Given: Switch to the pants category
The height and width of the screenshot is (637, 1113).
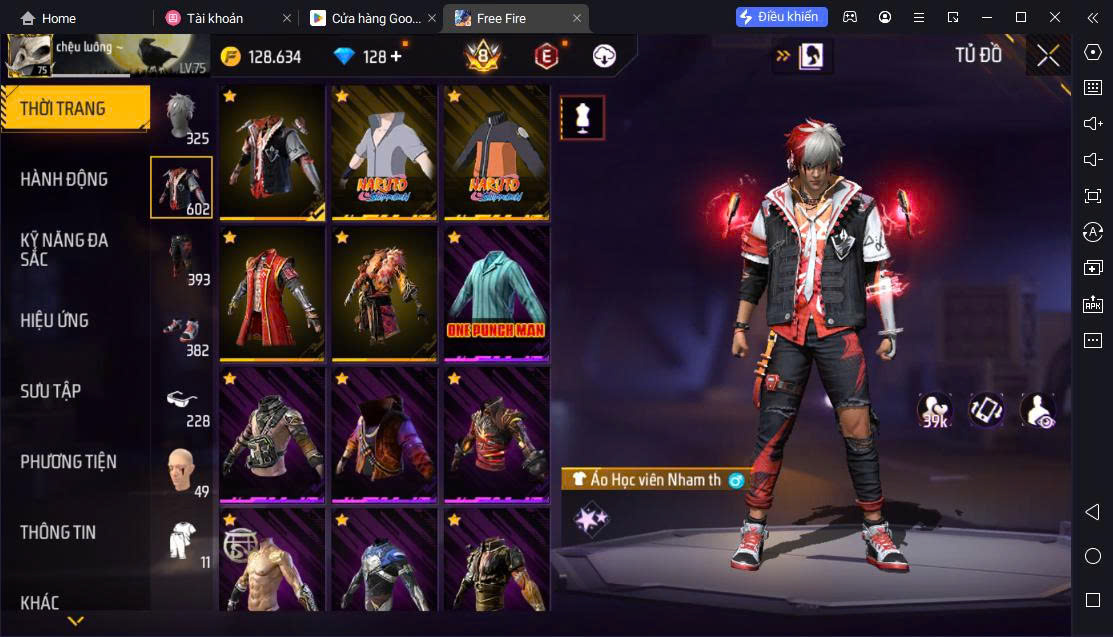Looking at the screenshot, I should coord(181,257).
